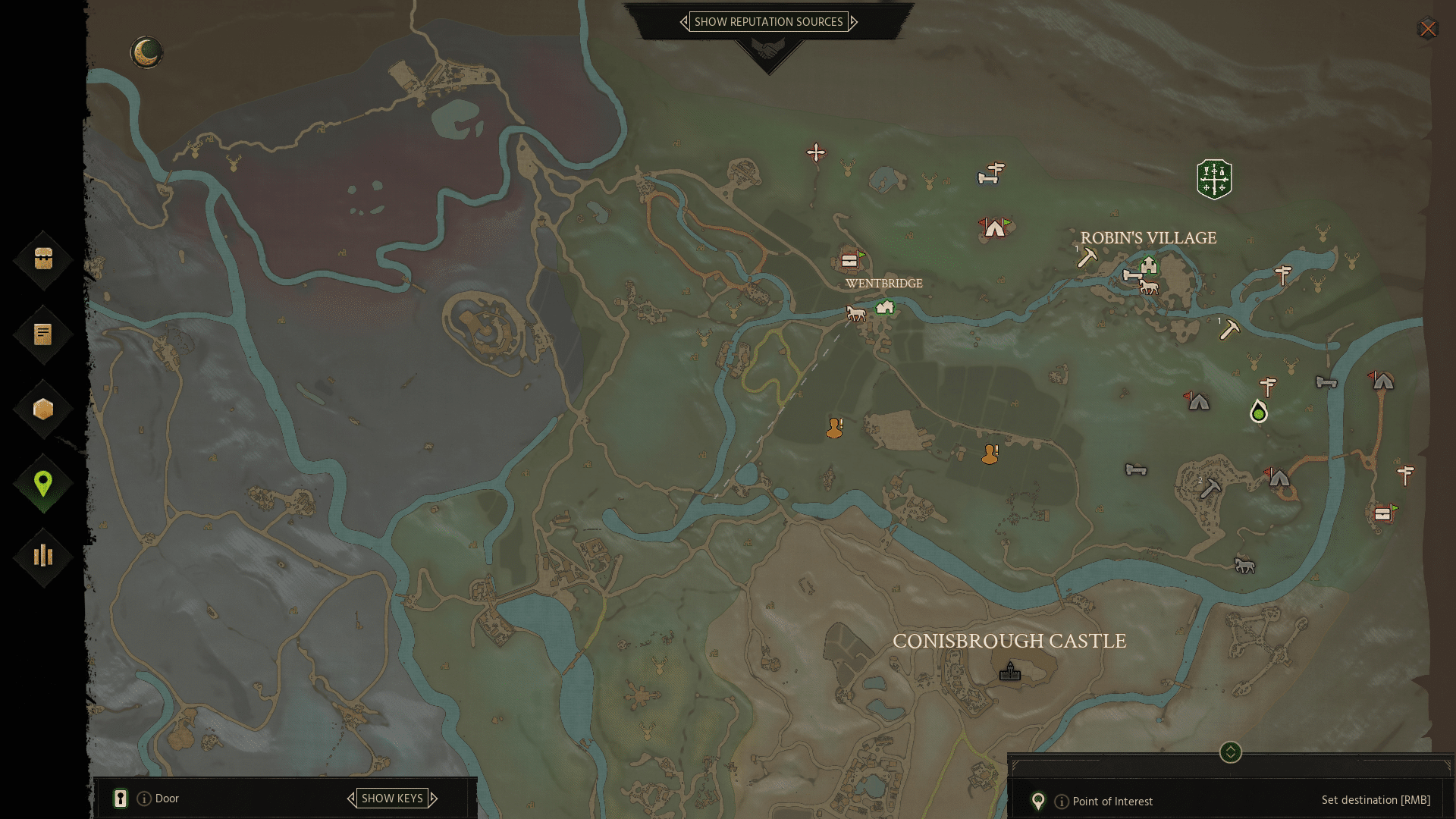Image resolution: width=1456 pixels, height=819 pixels.
Task: Select the green shield emblem map marker
Action: click(1214, 179)
